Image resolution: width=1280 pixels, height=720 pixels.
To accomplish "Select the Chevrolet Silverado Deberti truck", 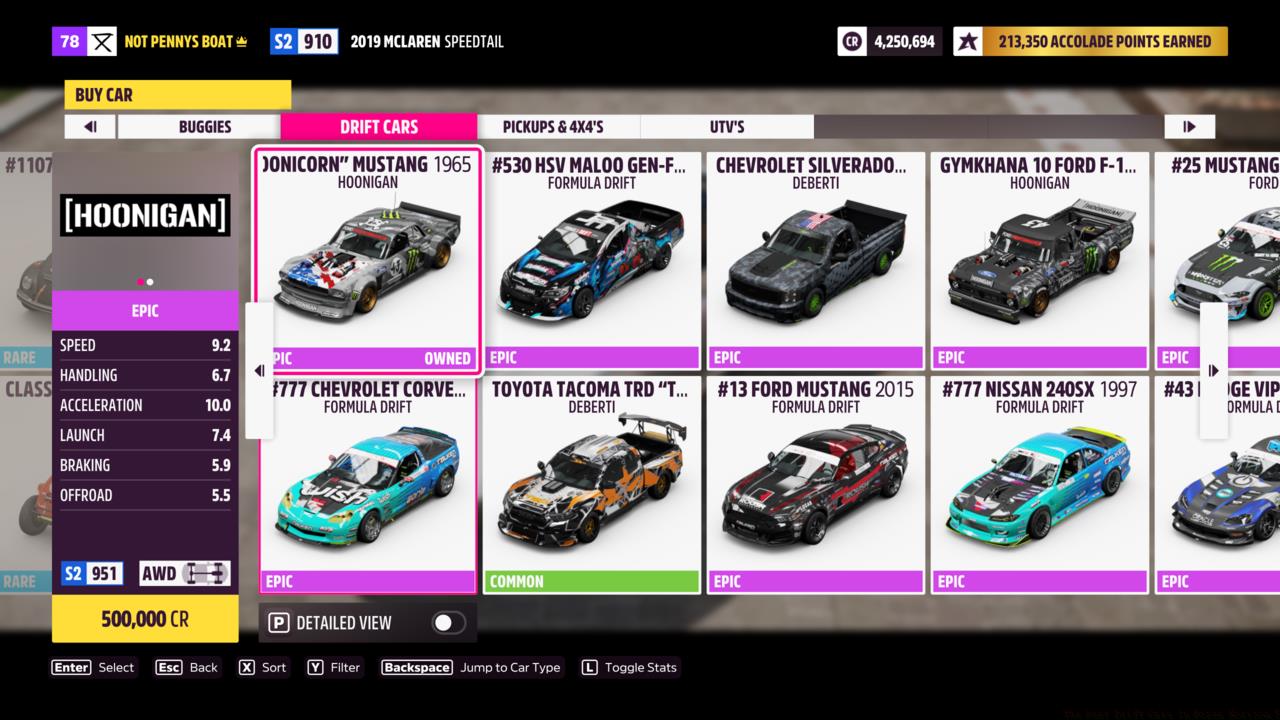I will coord(816,260).
